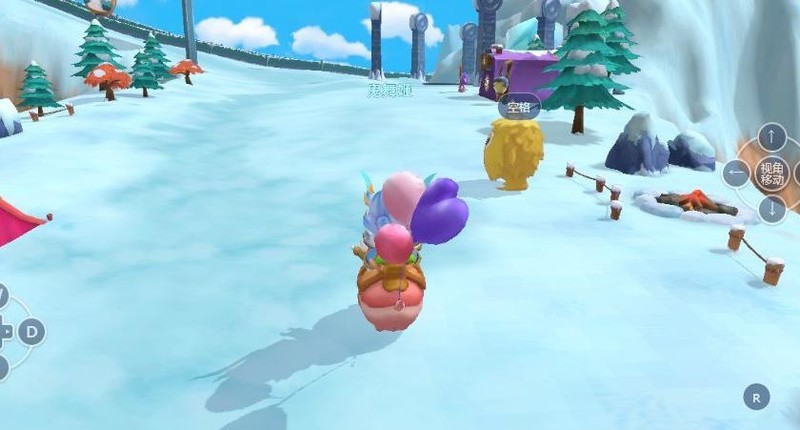The width and height of the screenshot is (800, 430).
Task: Click the 视角移动 camera control center
Action: (772, 174)
